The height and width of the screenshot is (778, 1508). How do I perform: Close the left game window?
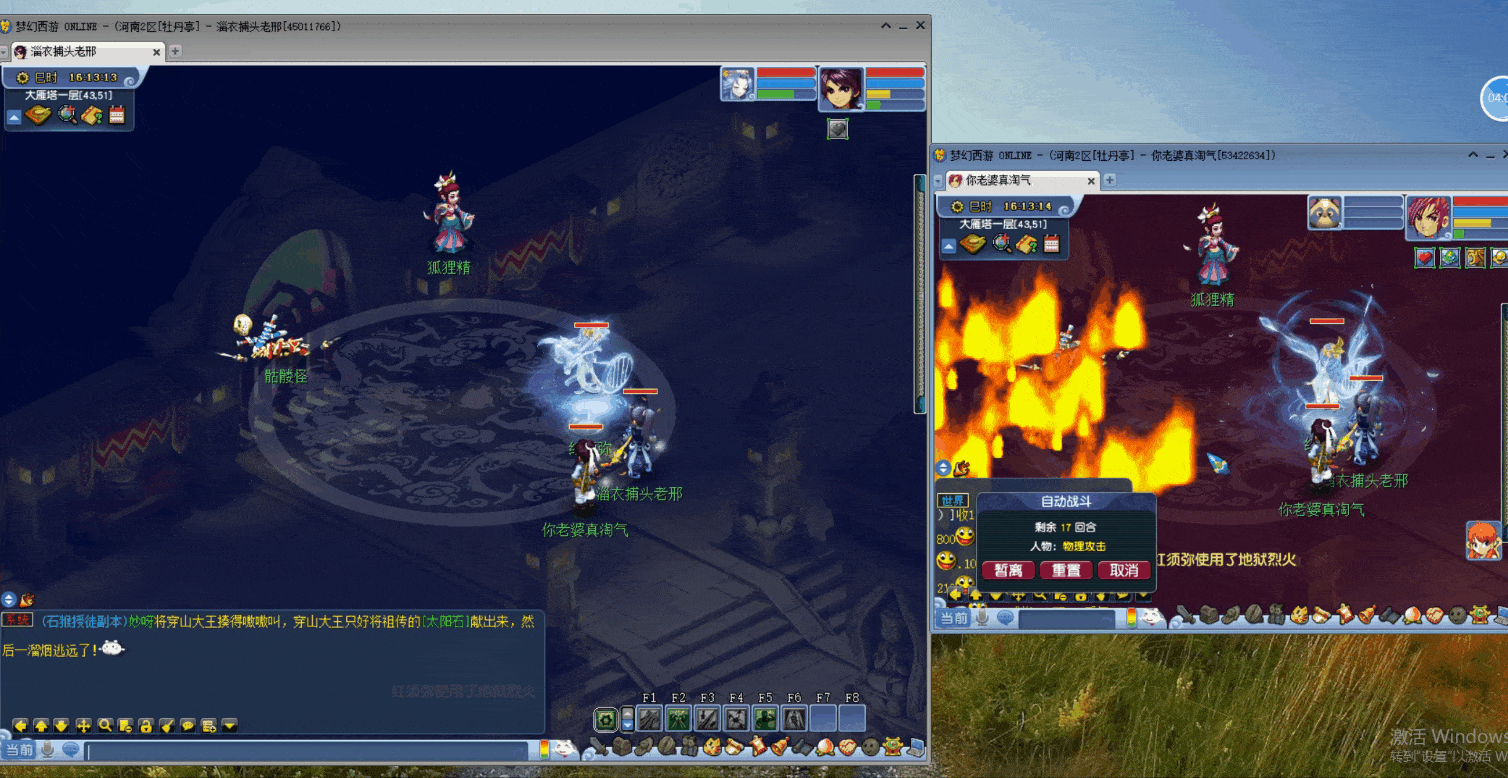point(918,26)
